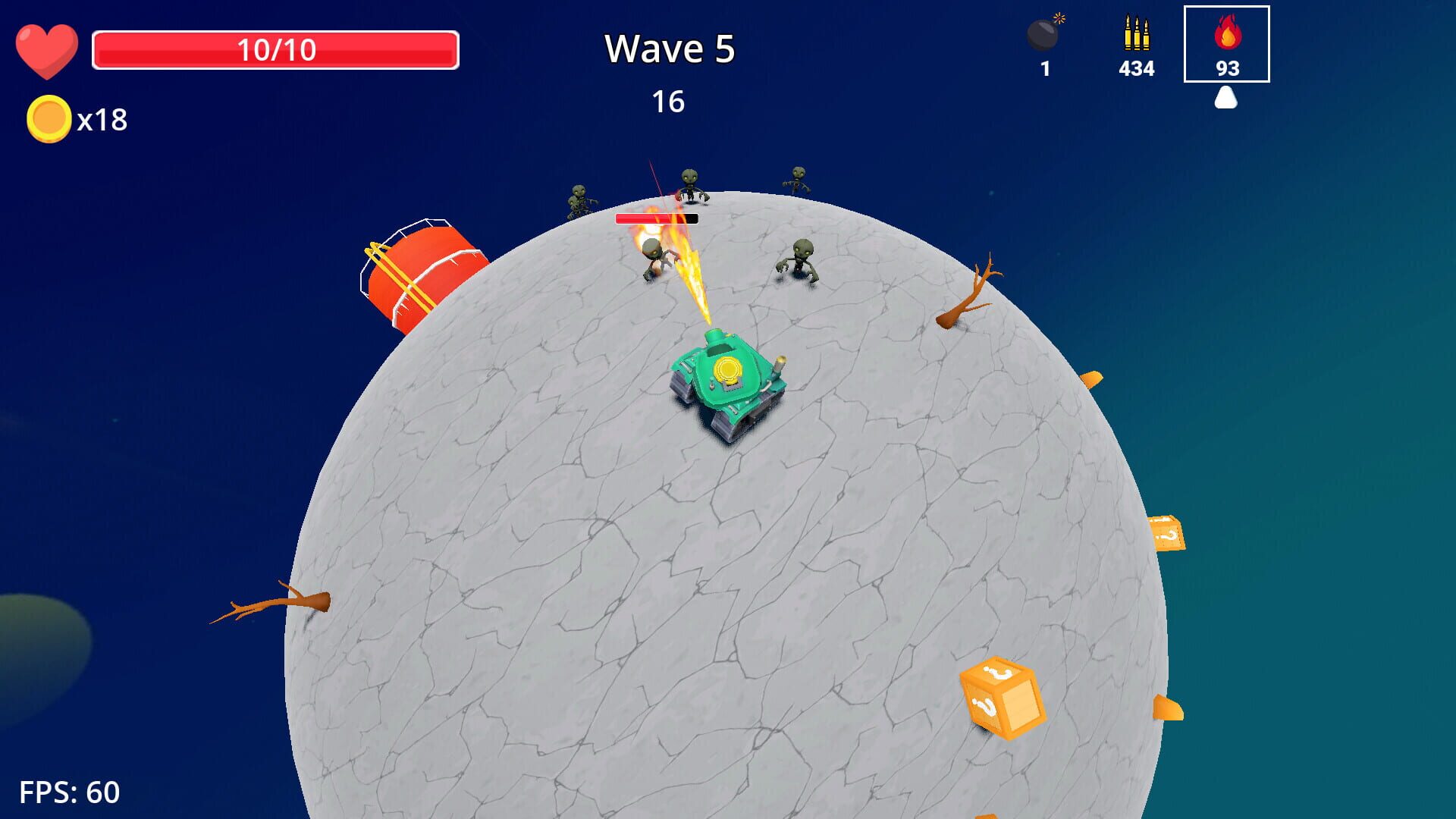Activate the bullets weapon slot
Screen dimensions: 1456x819
tap(1135, 45)
